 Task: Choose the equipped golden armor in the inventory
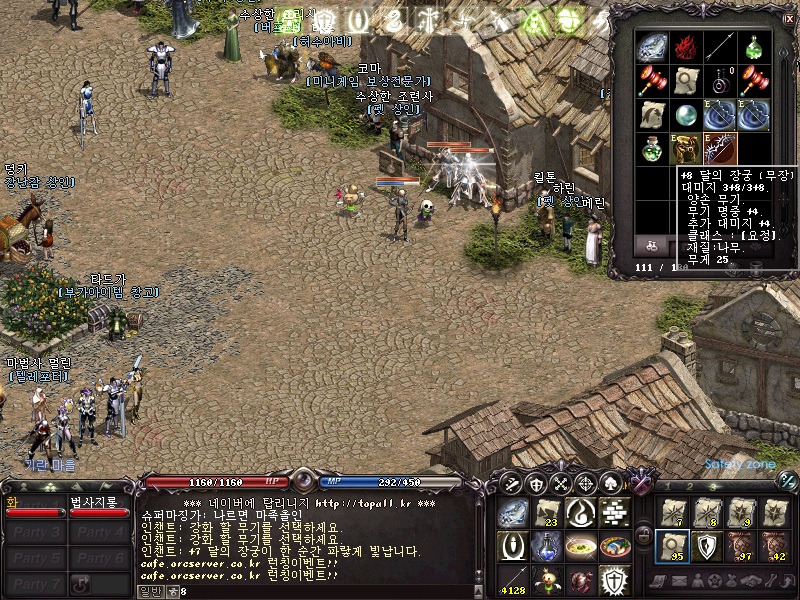686,148
